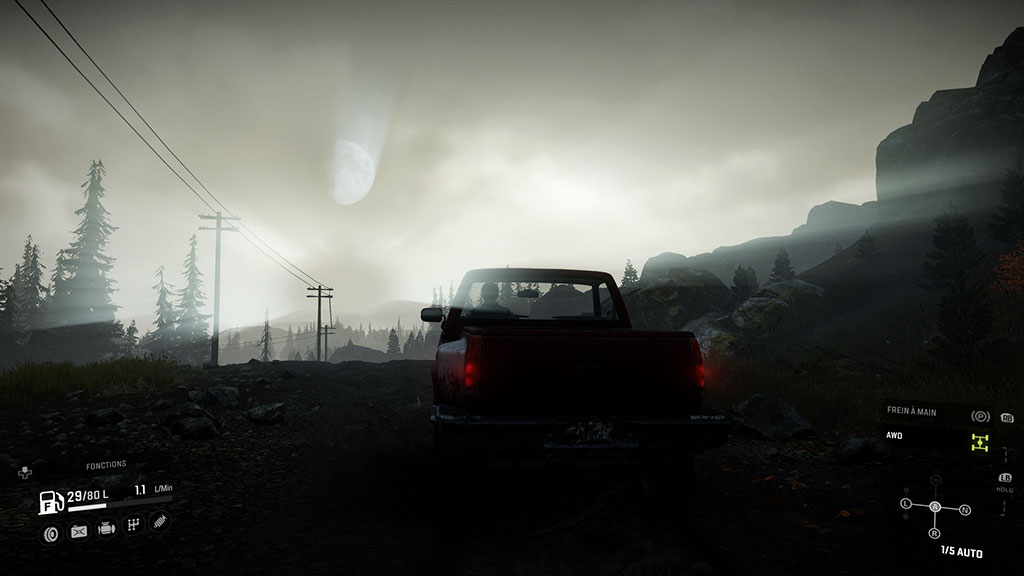This screenshot has width=1024, height=576.
Task: Click the gearbox status icon
Action: 133,524
